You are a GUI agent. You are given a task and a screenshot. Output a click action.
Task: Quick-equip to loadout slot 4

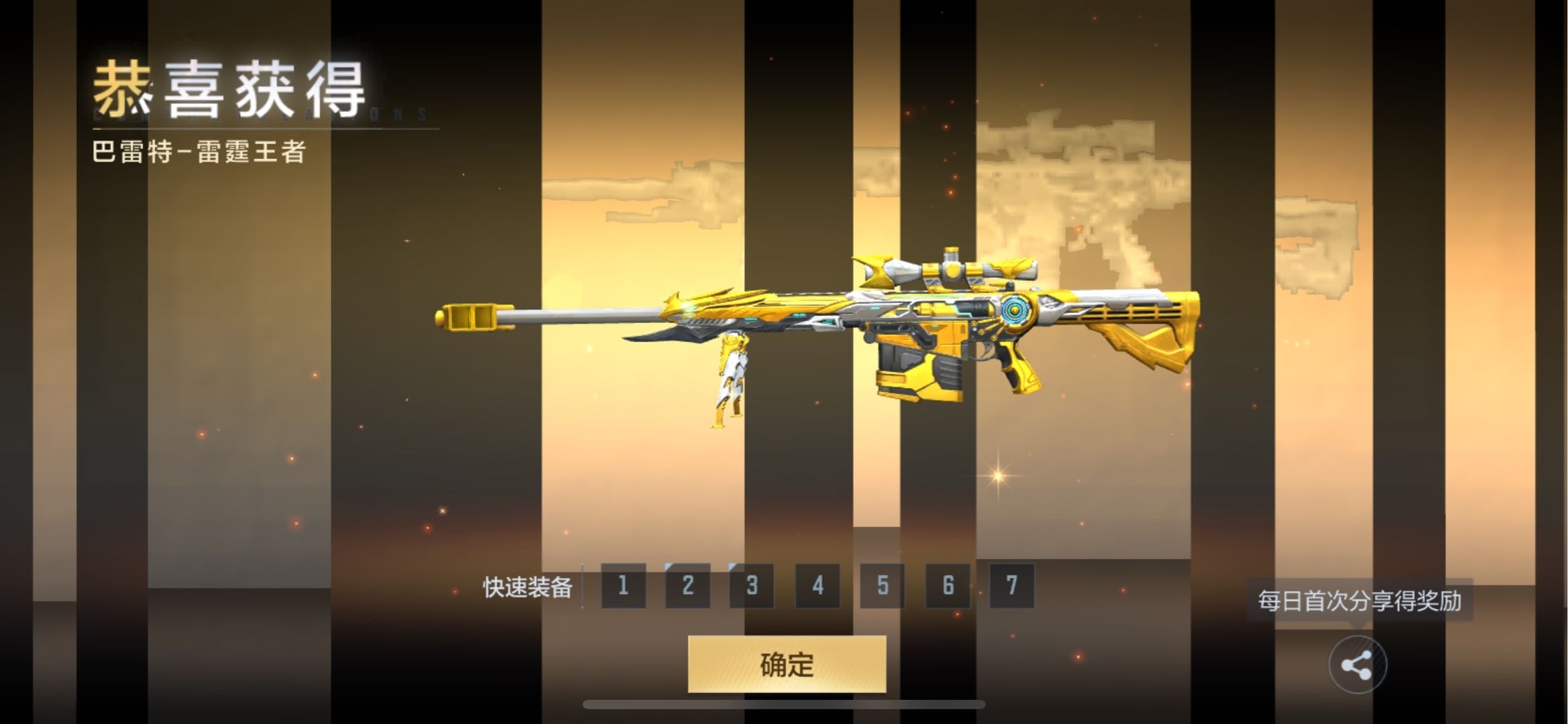(x=817, y=586)
